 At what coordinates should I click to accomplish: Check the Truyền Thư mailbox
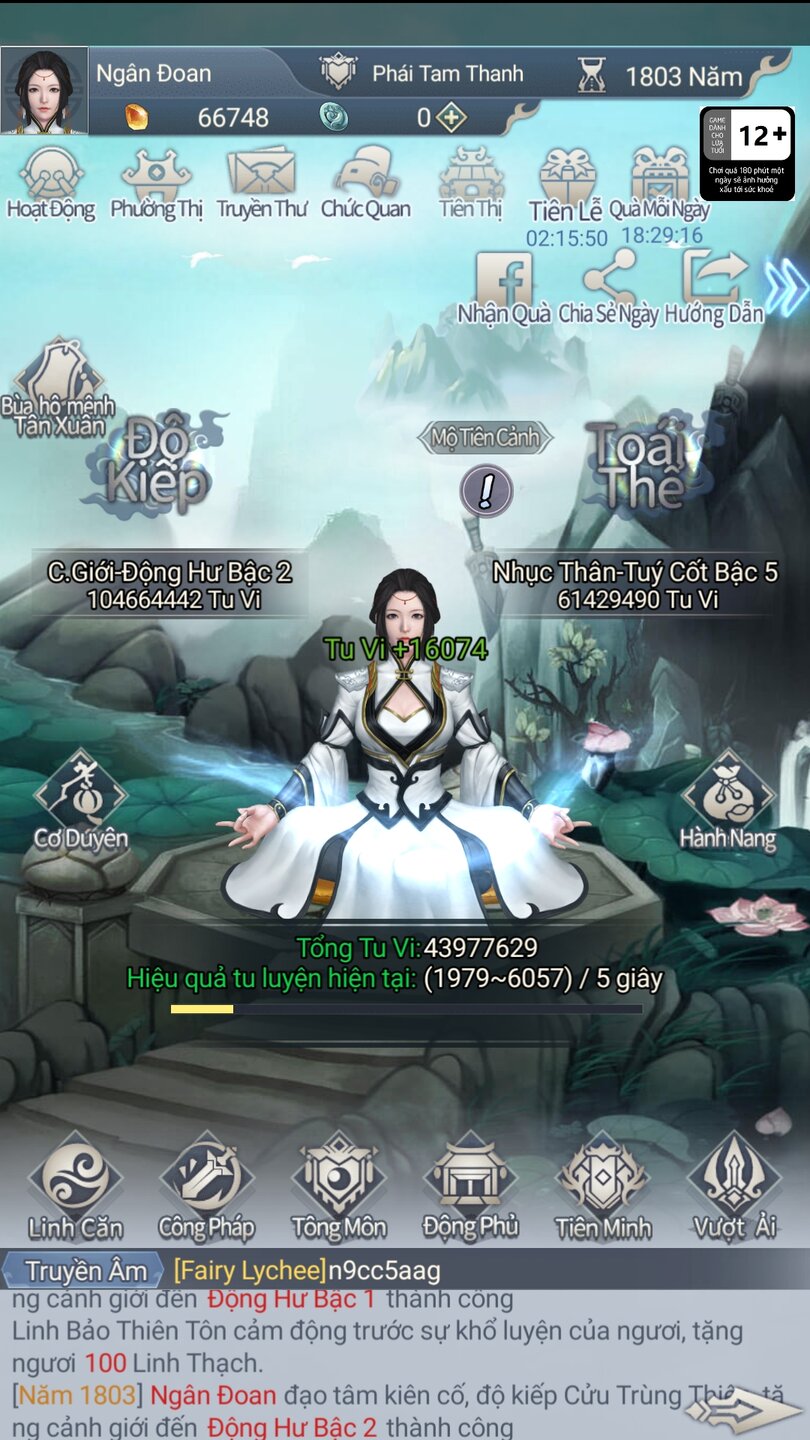coord(261,183)
